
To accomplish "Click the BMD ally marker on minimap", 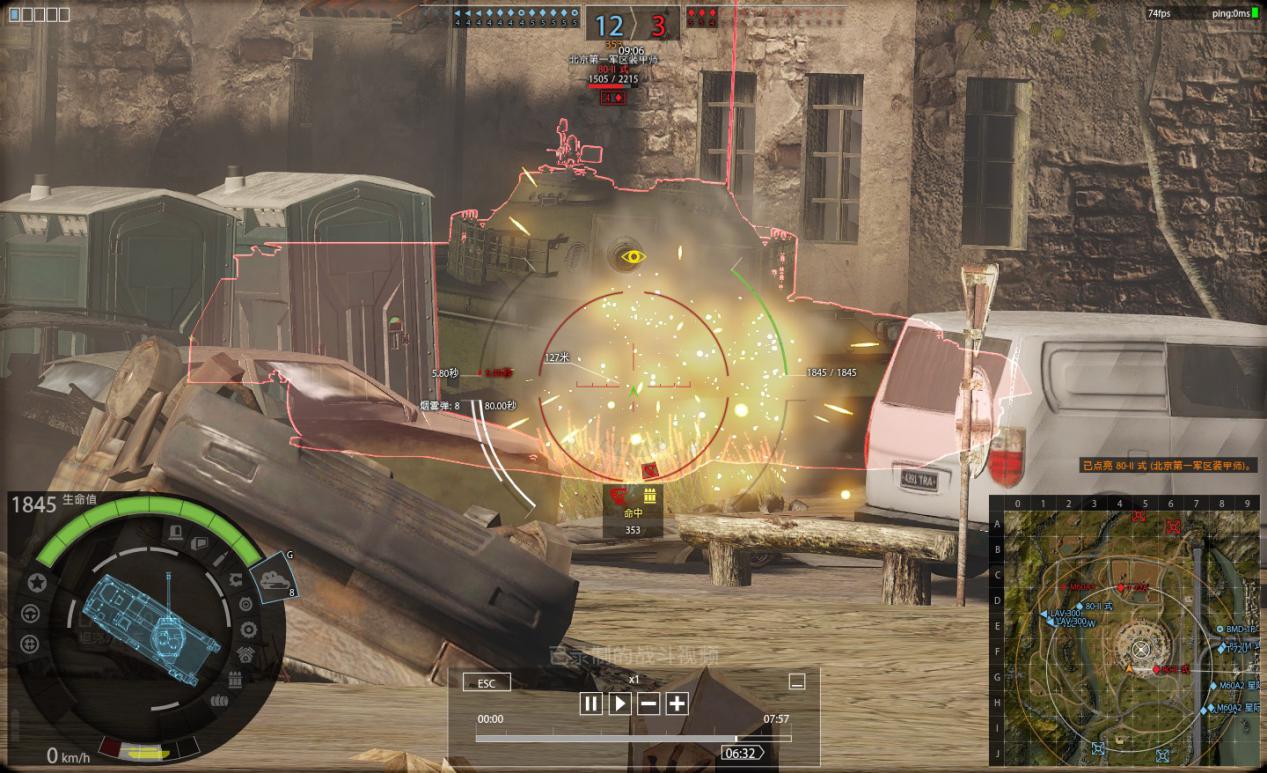I will click(x=1220, y=629).
